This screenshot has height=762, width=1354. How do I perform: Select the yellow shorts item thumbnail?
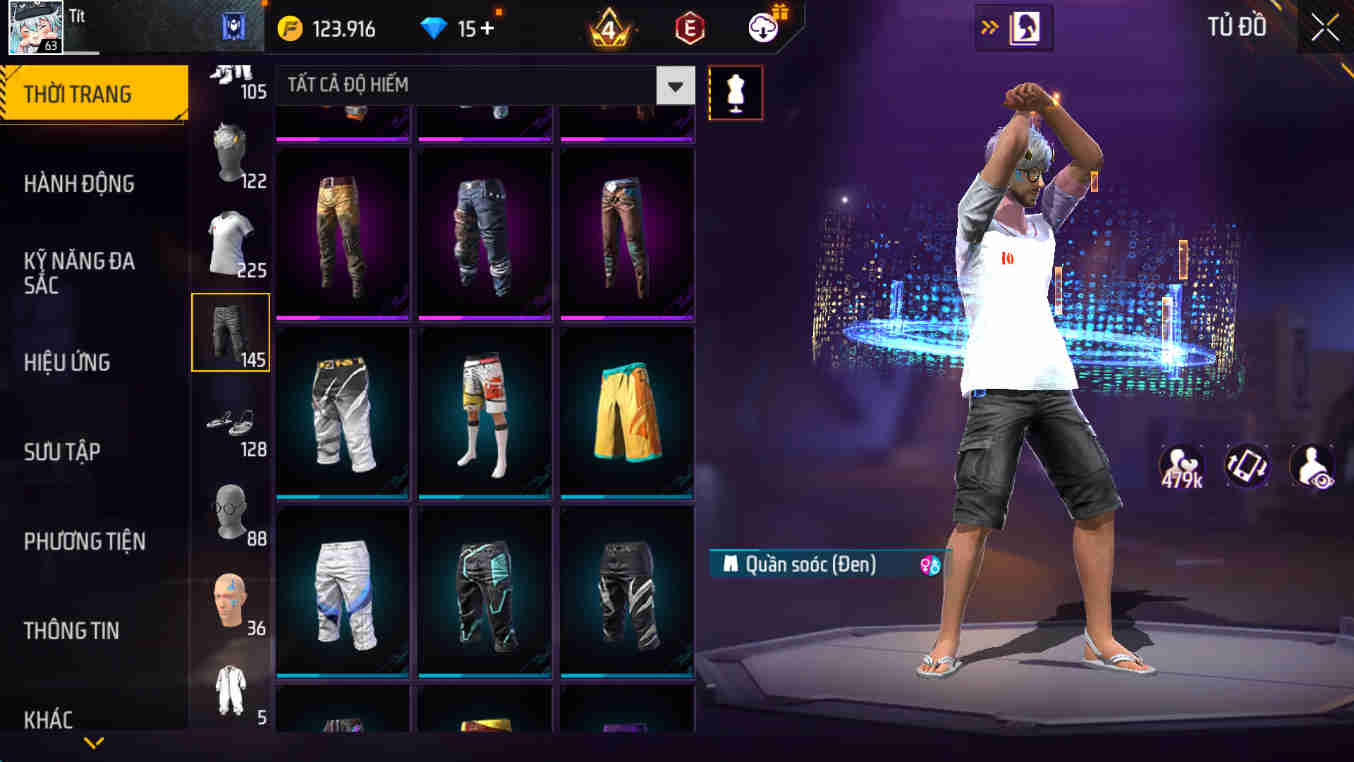pyautogui.click(x=626, y=410)
